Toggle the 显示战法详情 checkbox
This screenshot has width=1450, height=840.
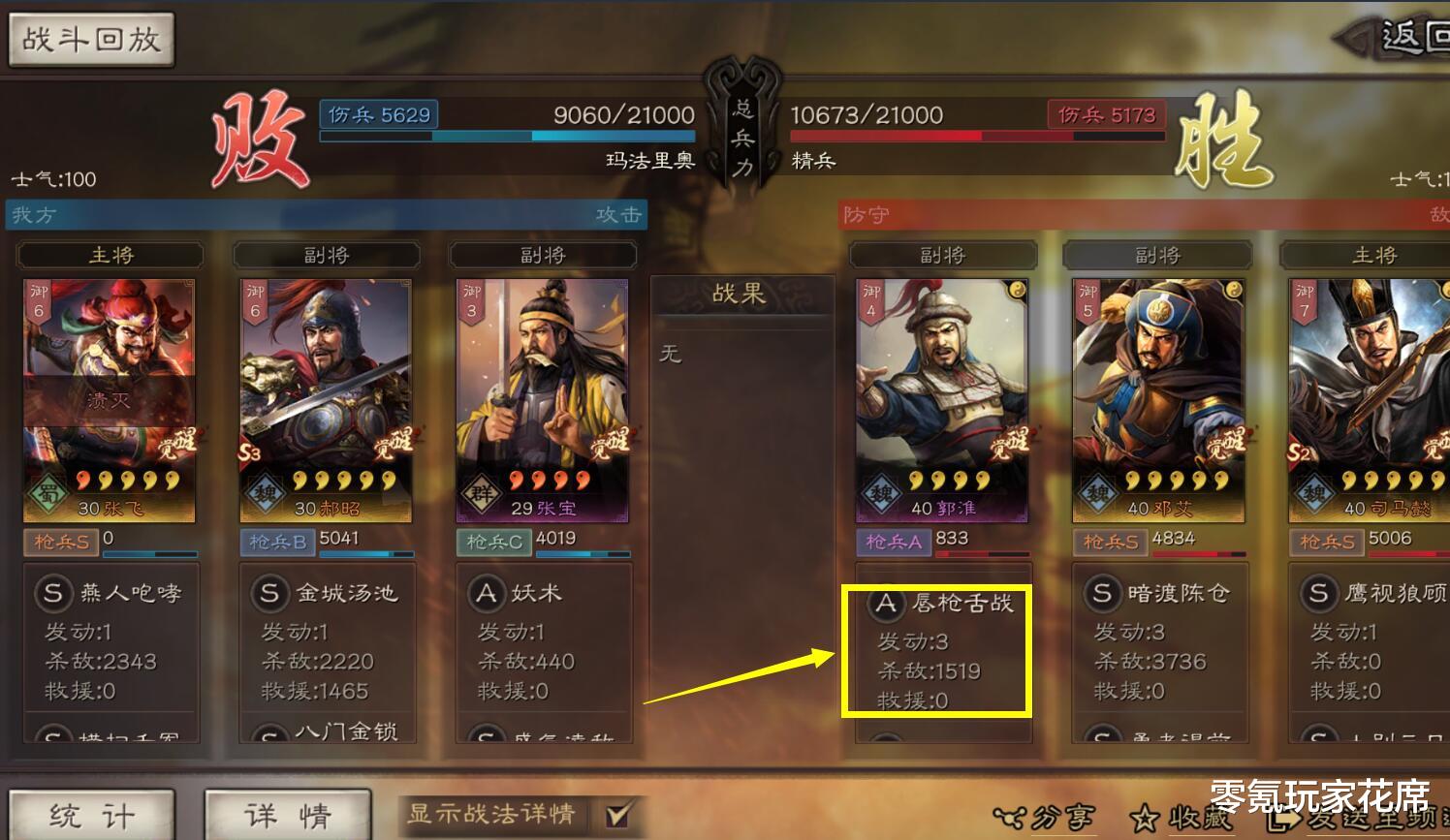click(x=617, y=816)
